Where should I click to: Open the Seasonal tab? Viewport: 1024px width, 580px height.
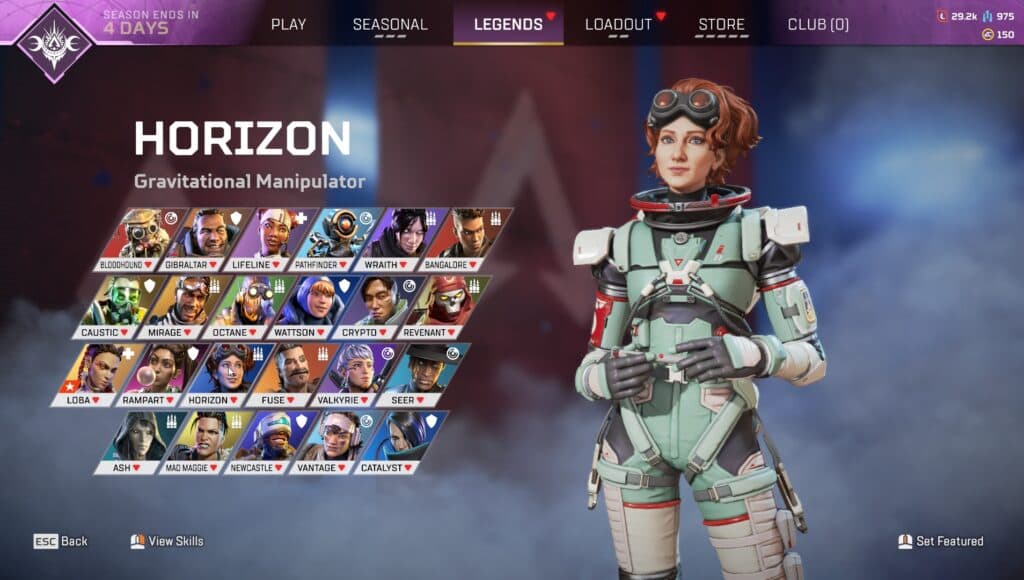[390, 24]
